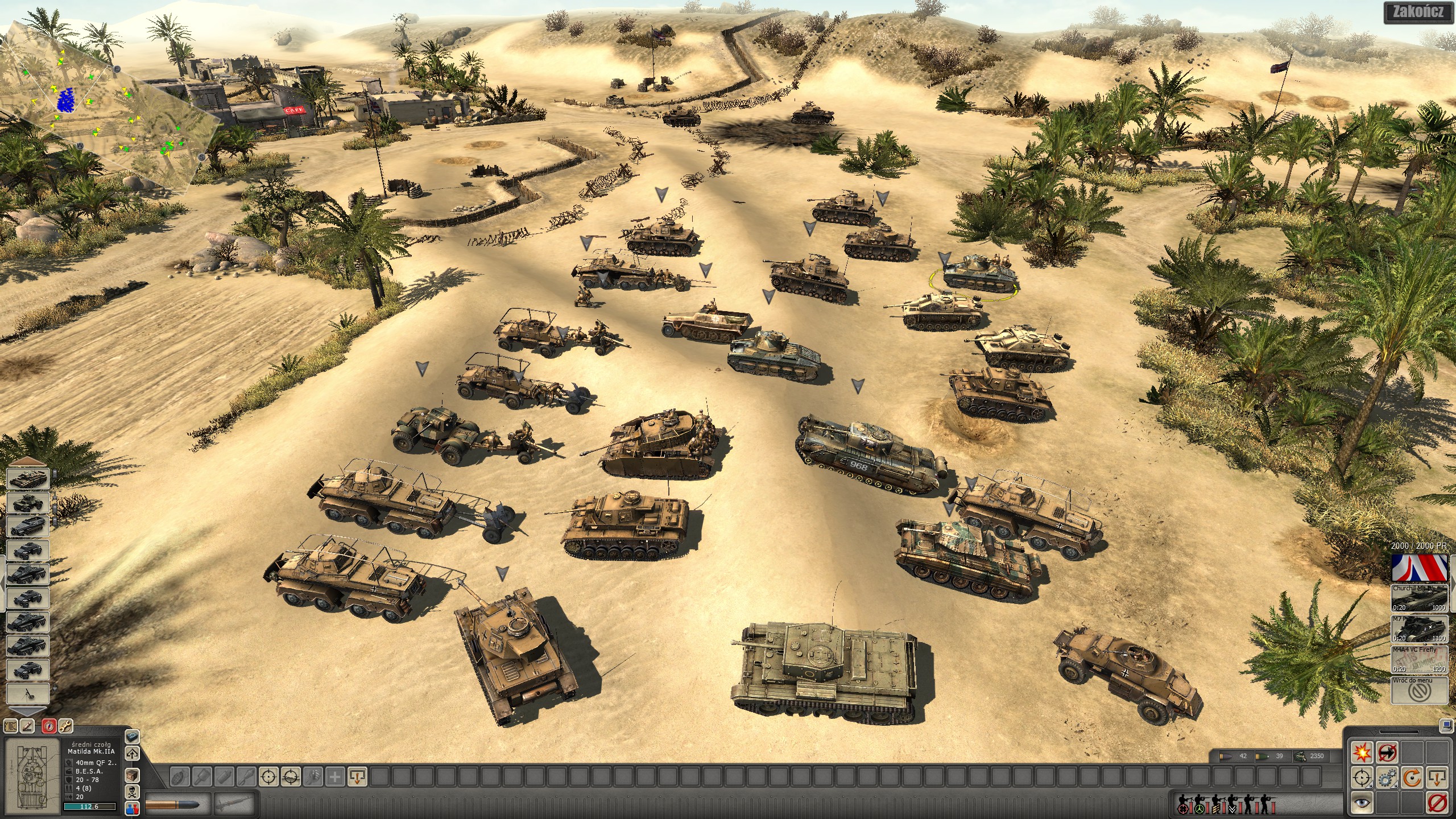The image size is (1456, 819).
Task: Open the wrench tools button
Action: click(65, 726)
